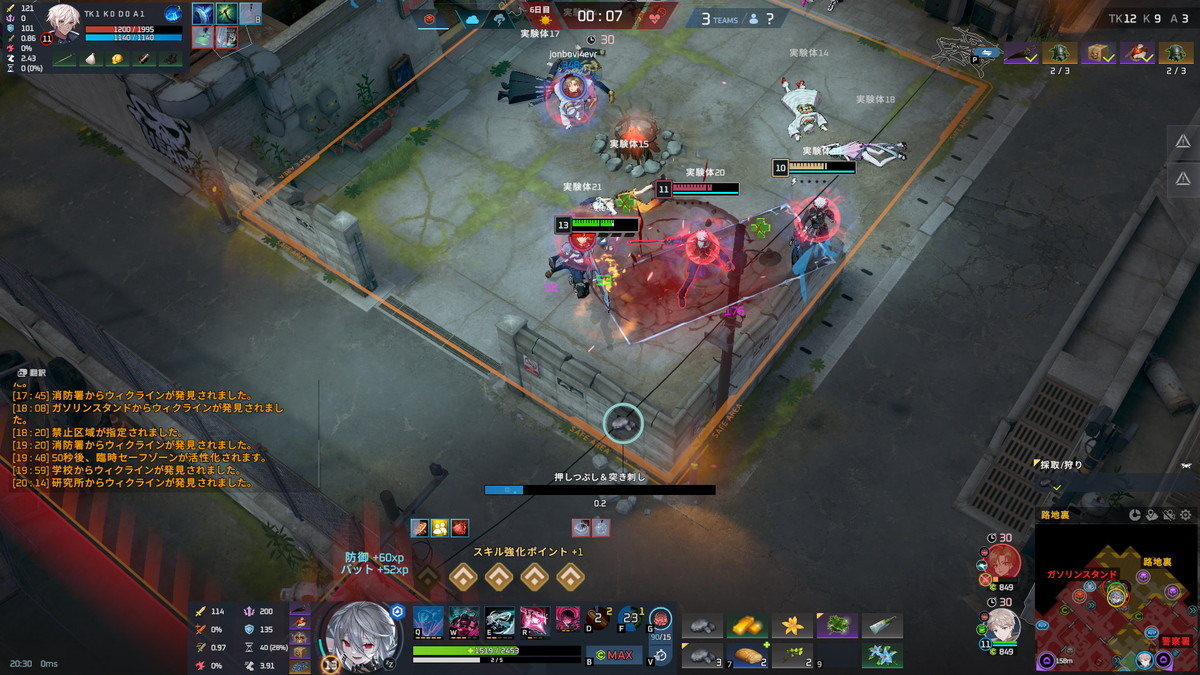The height and width of the screenshot is (675, 1200).
Task: Click the credit MAX button
Action: pyautogui.click(x=613, y=656)
